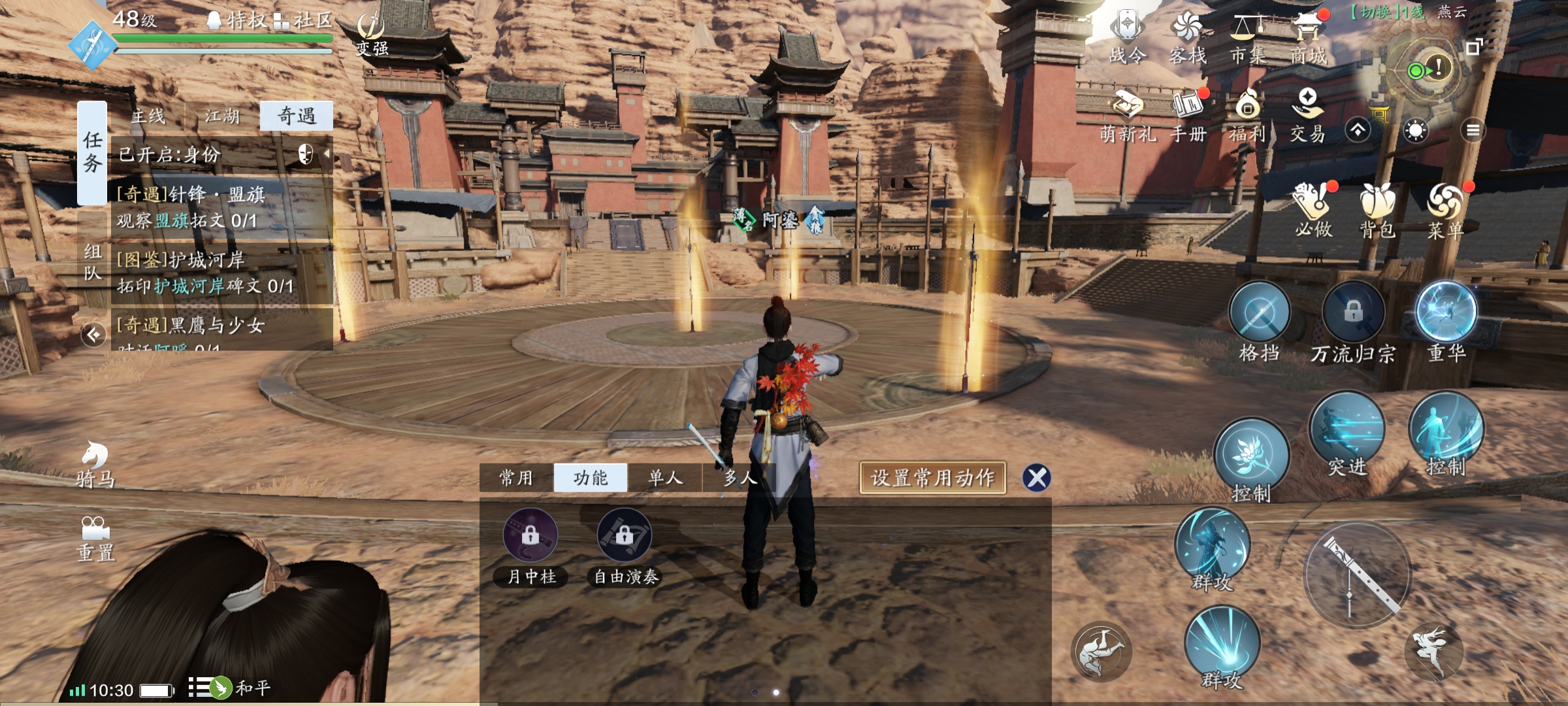
Task: Open 设置常用动作 button
Action: 932,478
